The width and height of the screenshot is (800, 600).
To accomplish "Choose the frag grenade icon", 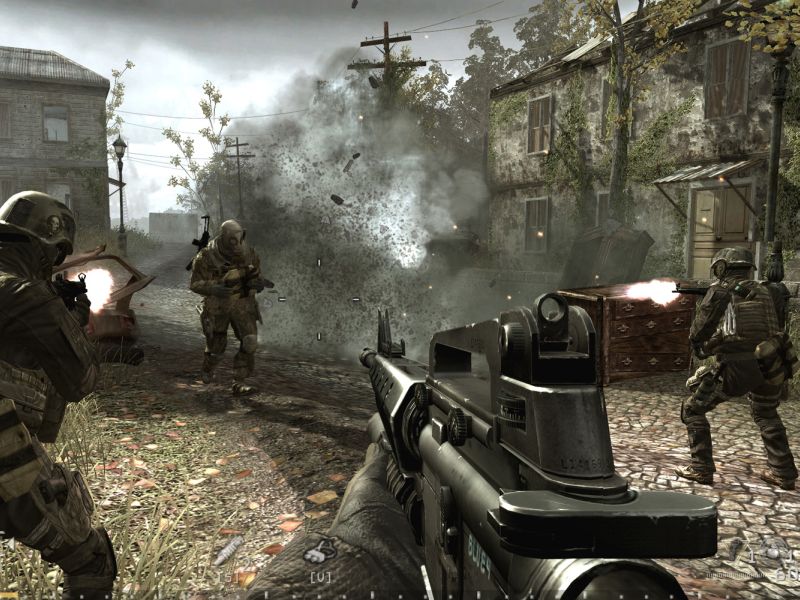I will coord(774,551).
